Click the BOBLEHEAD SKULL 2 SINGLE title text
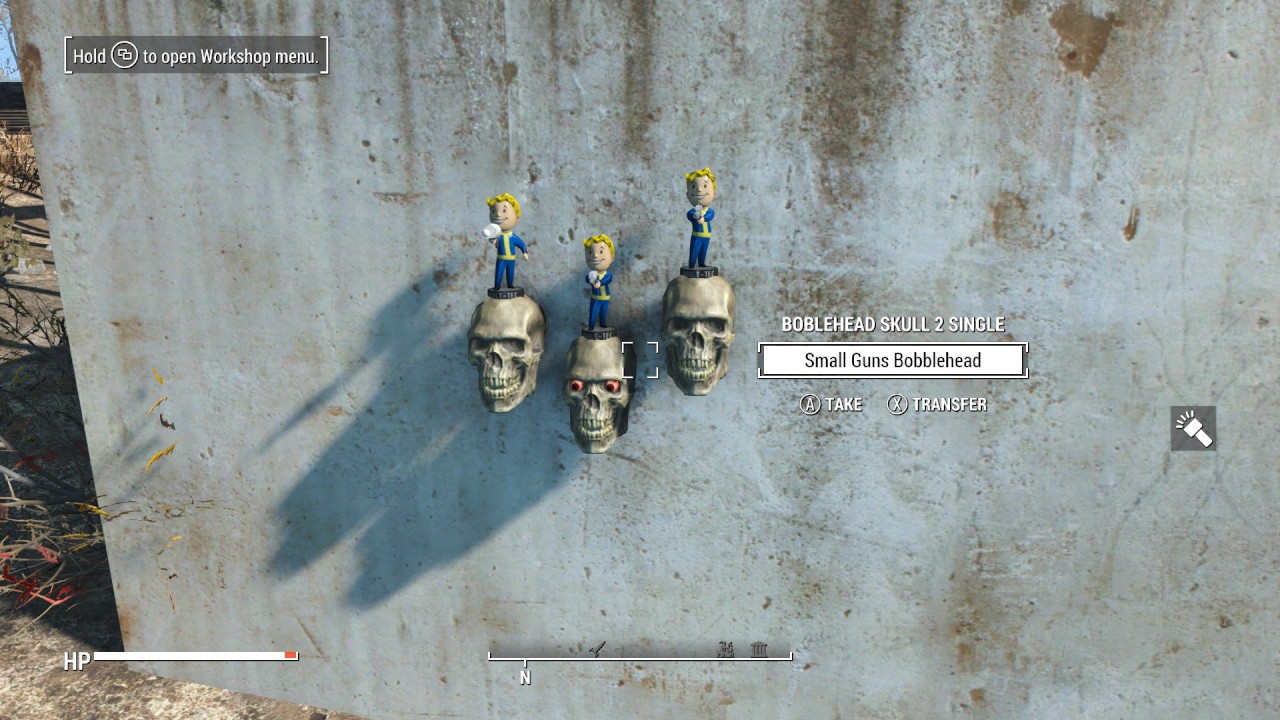Image resolution: width=1280 pixels, height=720 pixels. [x=893, y=324]
